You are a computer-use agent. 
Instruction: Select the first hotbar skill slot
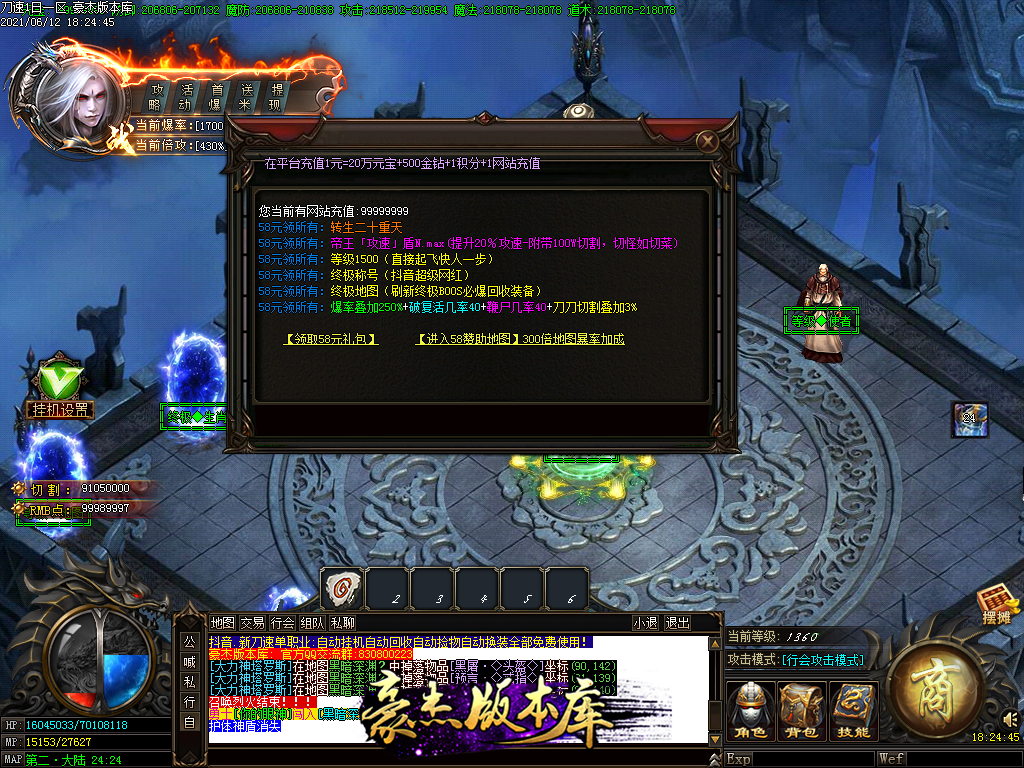[341, 590]
